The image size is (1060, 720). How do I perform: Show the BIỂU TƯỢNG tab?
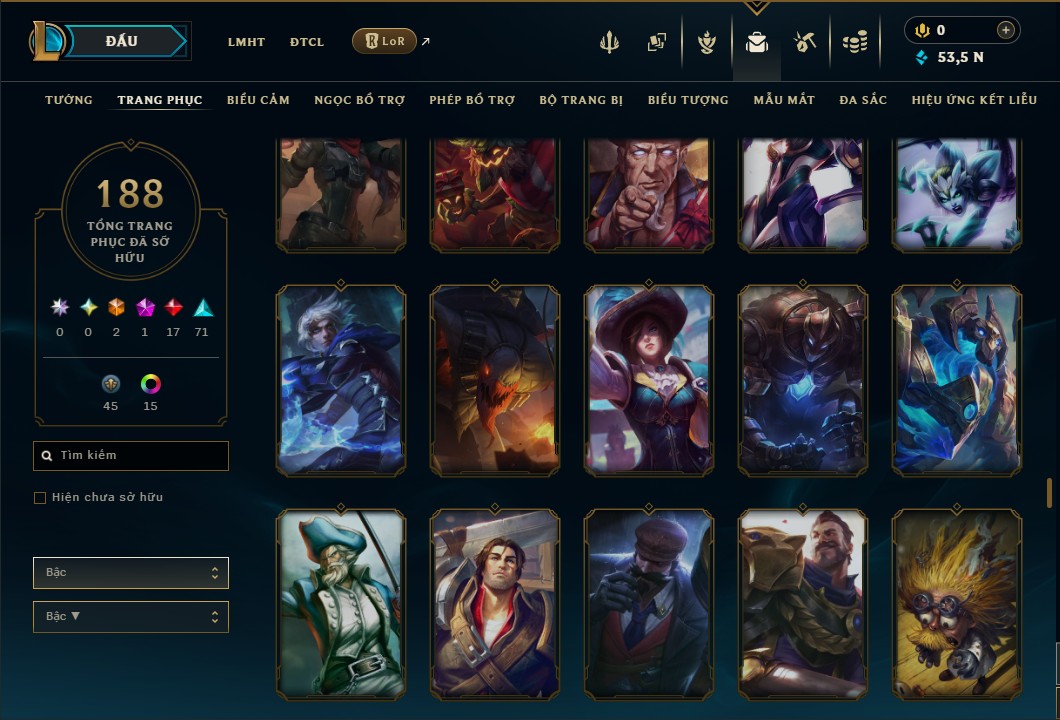click(x=688, y=100)
